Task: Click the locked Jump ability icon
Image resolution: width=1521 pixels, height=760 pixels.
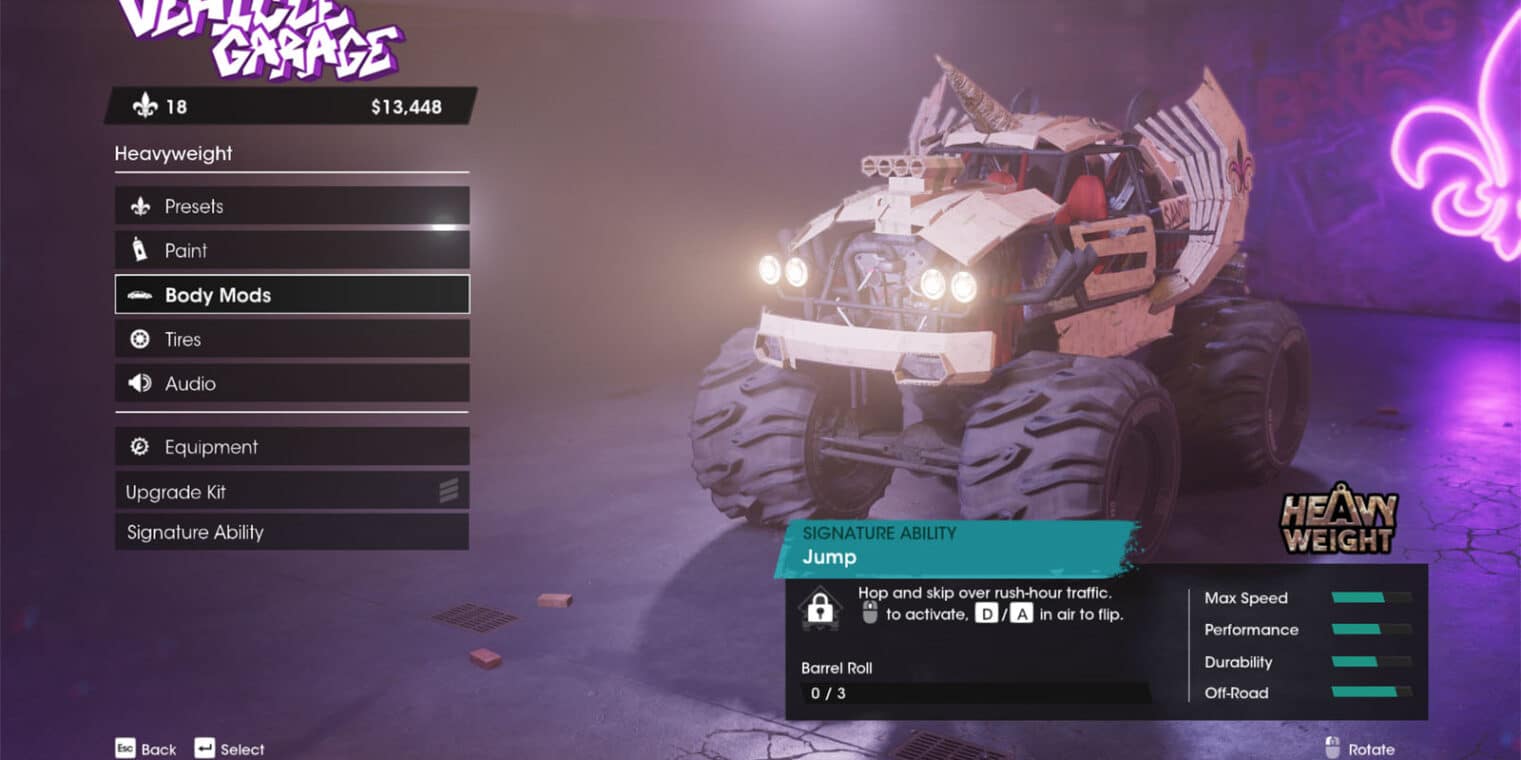Action: tap(820, 607)
